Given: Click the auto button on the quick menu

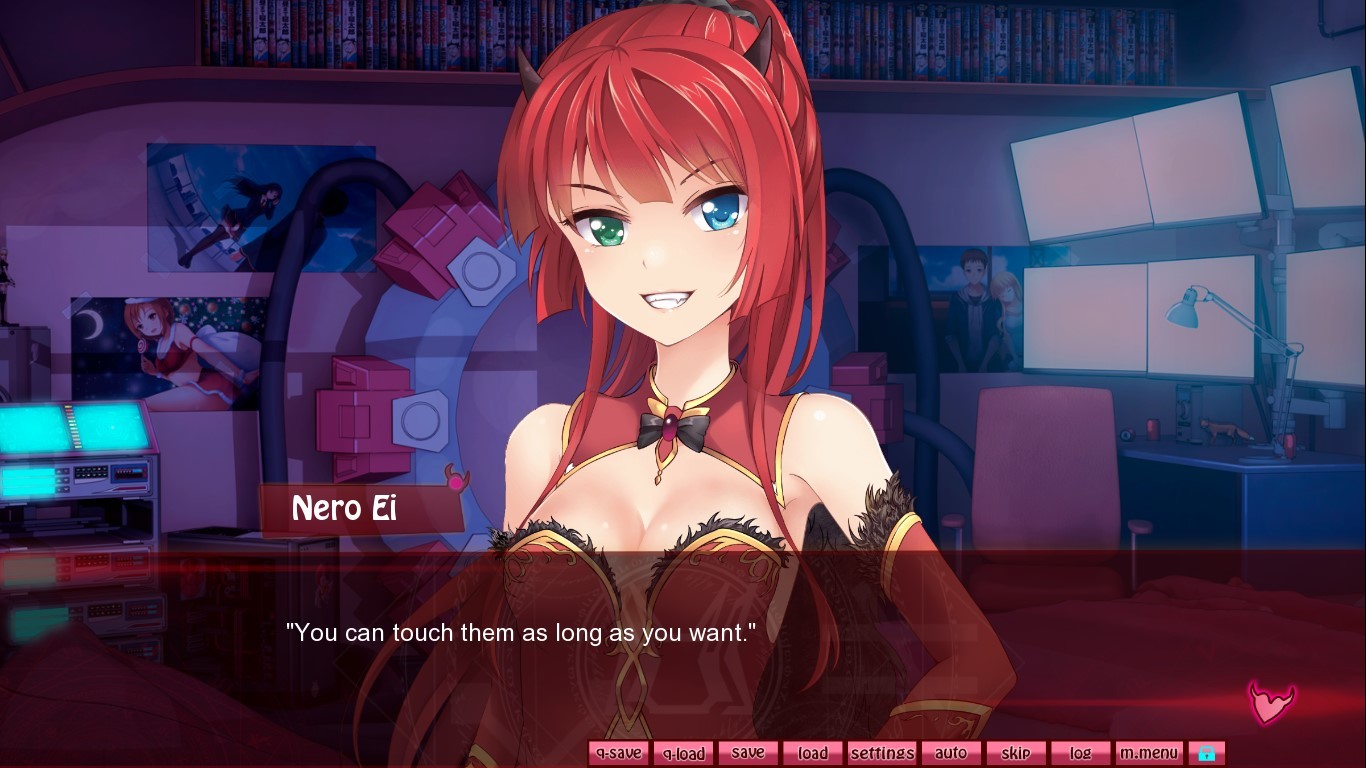Looking at the screenshot, I should click(951, 752).
